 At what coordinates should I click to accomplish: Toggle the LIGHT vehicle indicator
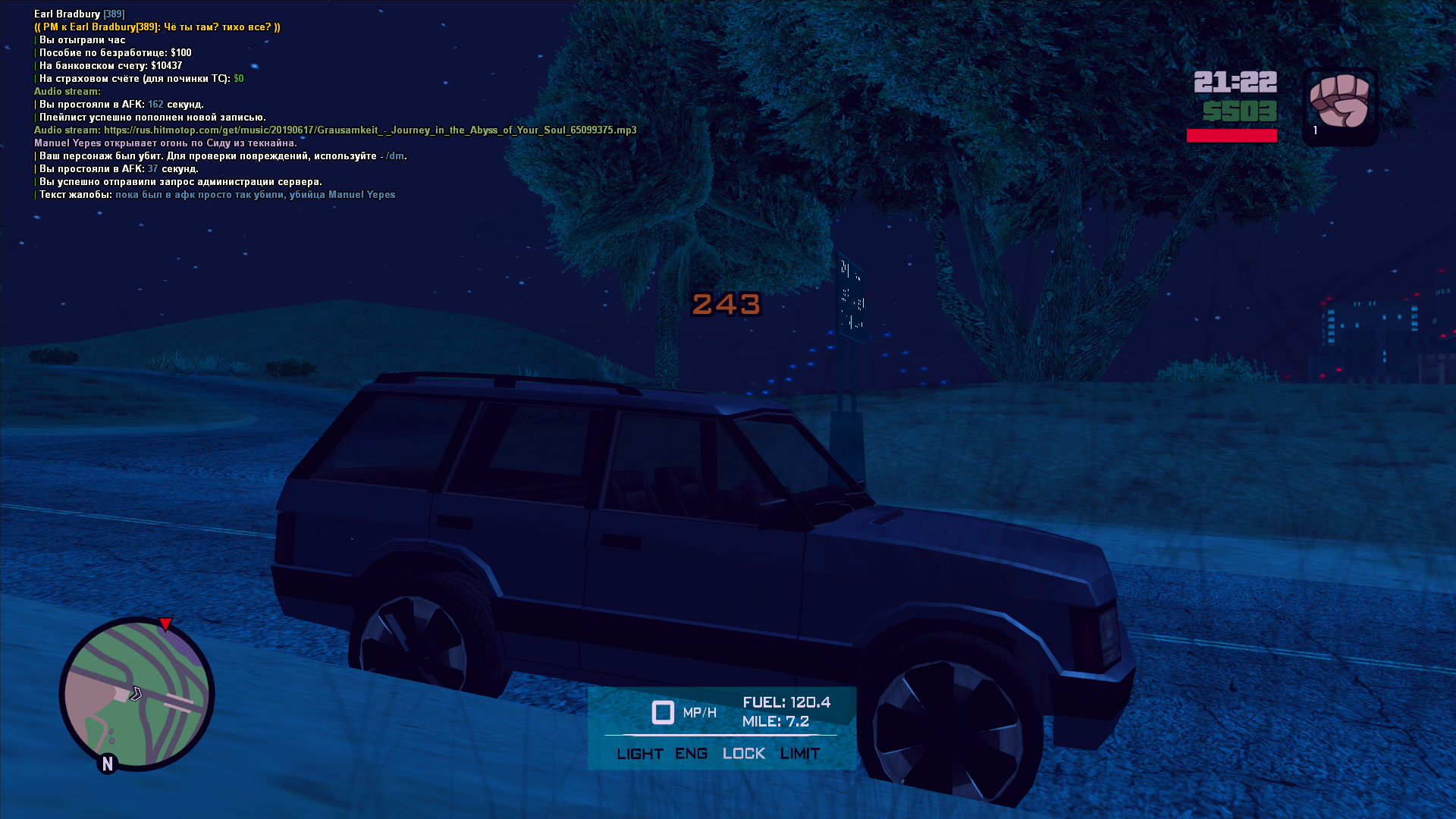[x=639, y=754]
